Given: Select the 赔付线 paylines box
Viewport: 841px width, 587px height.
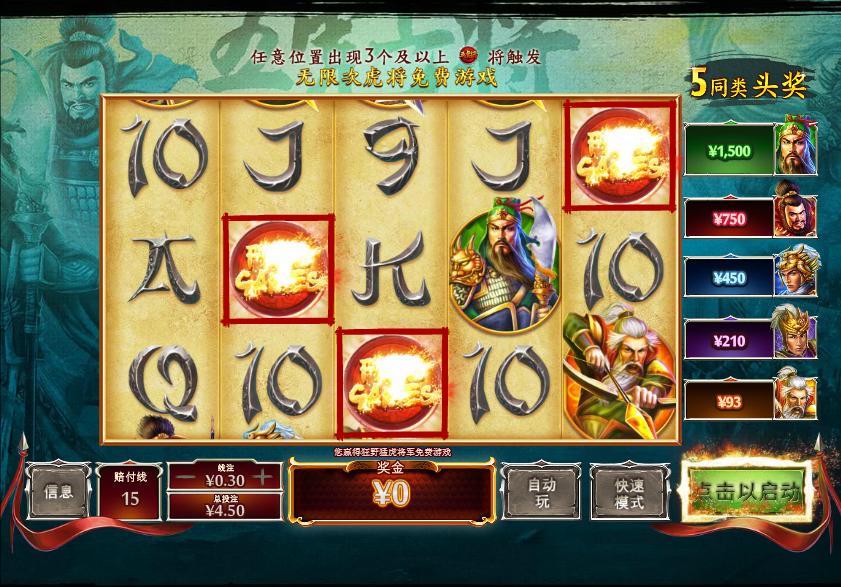Looking at the screenshot, I should click(x=130, y=491).
